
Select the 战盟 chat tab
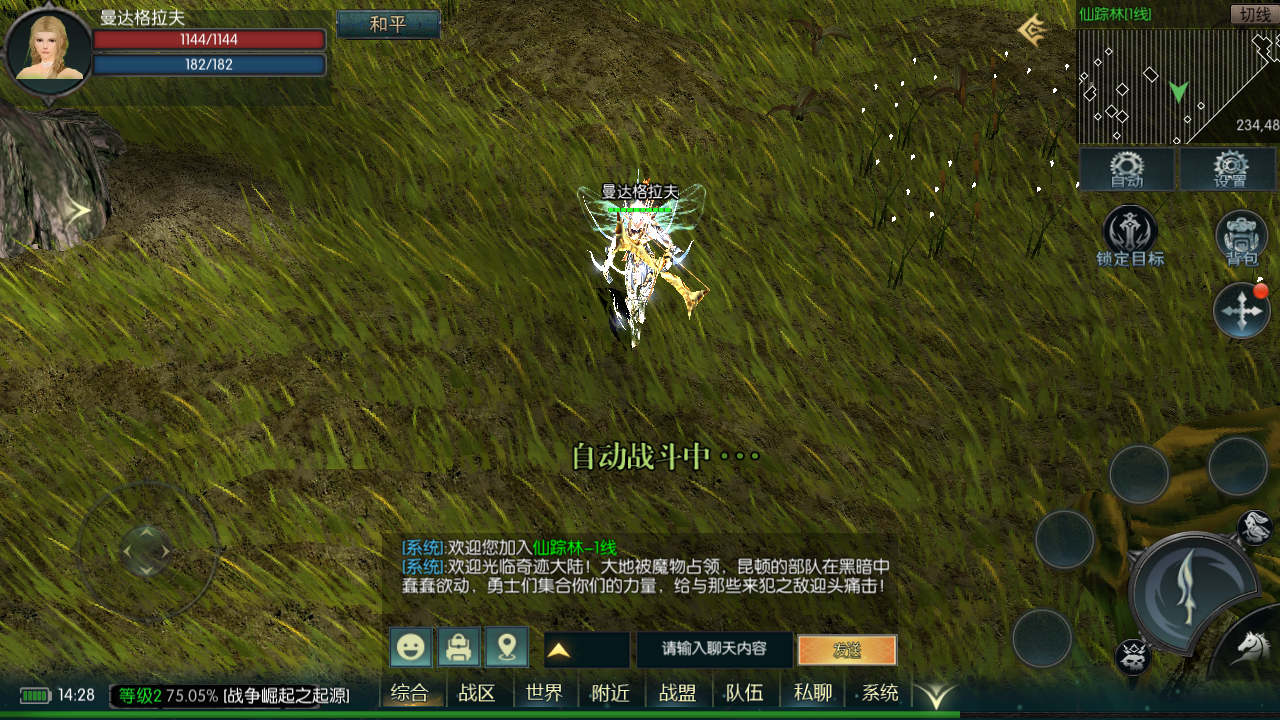click(677, 693)
